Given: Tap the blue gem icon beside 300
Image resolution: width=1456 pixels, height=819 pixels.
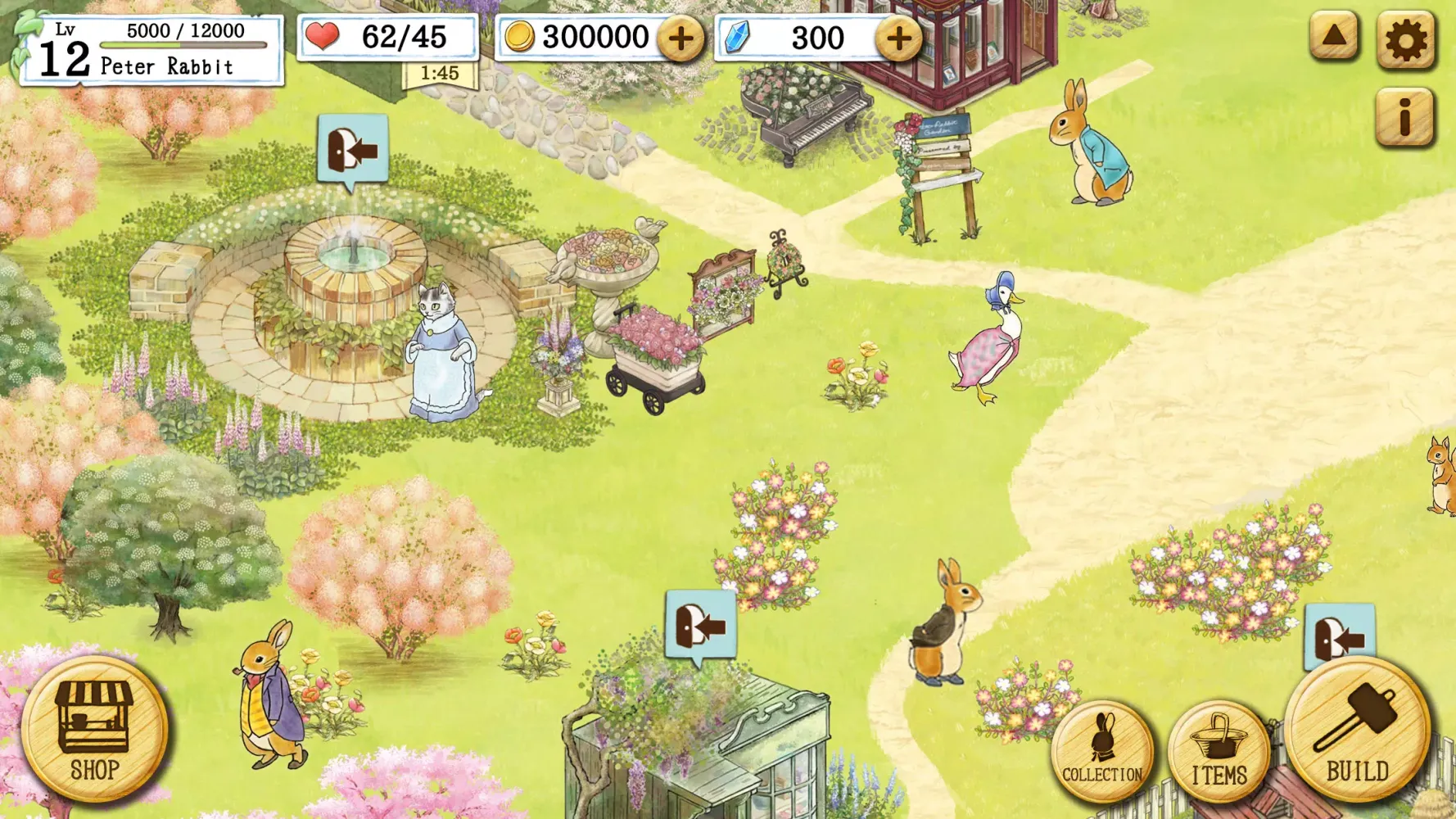Looking at the screenshot, I should click(736, 36).
